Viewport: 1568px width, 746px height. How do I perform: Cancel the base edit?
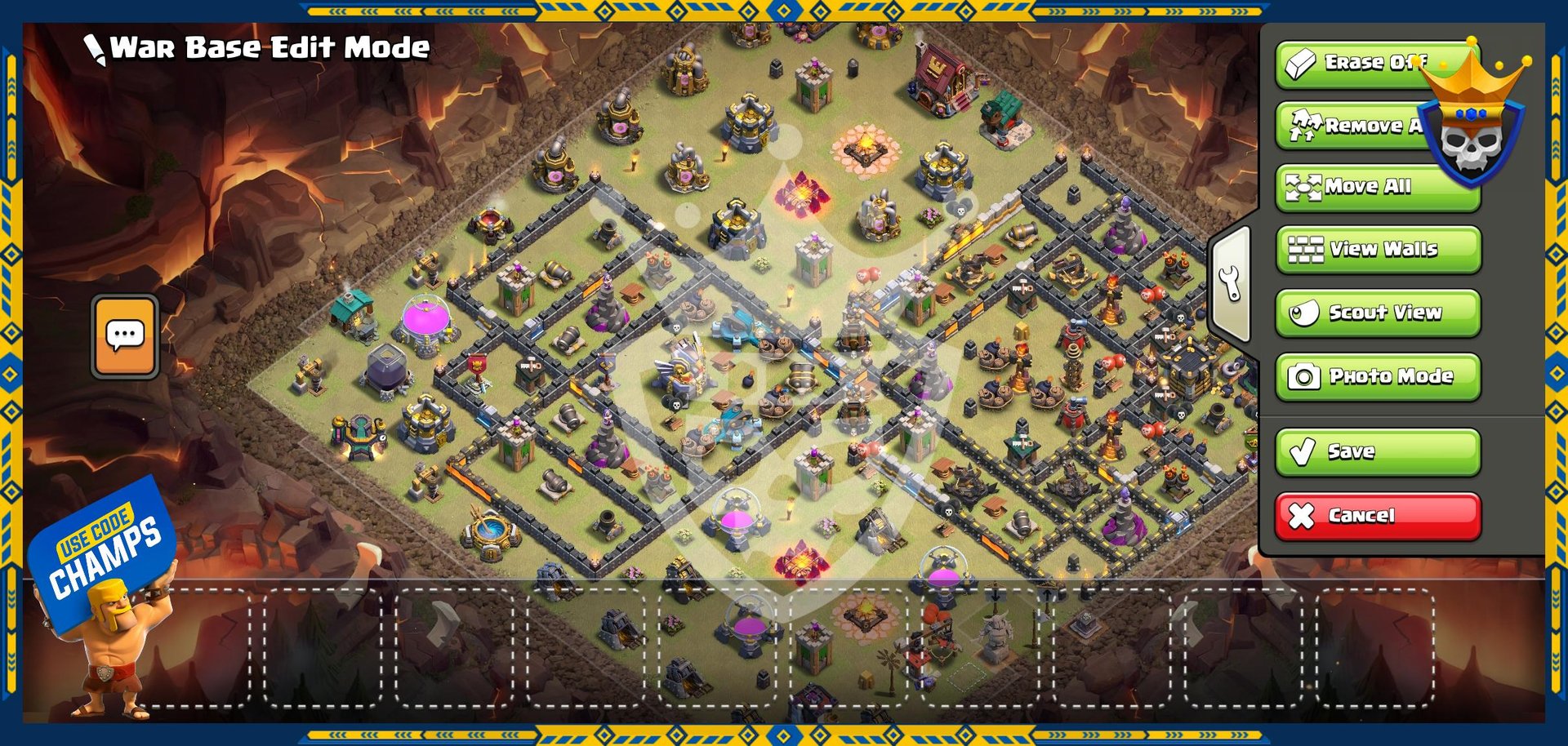[x=1378, y=516]
